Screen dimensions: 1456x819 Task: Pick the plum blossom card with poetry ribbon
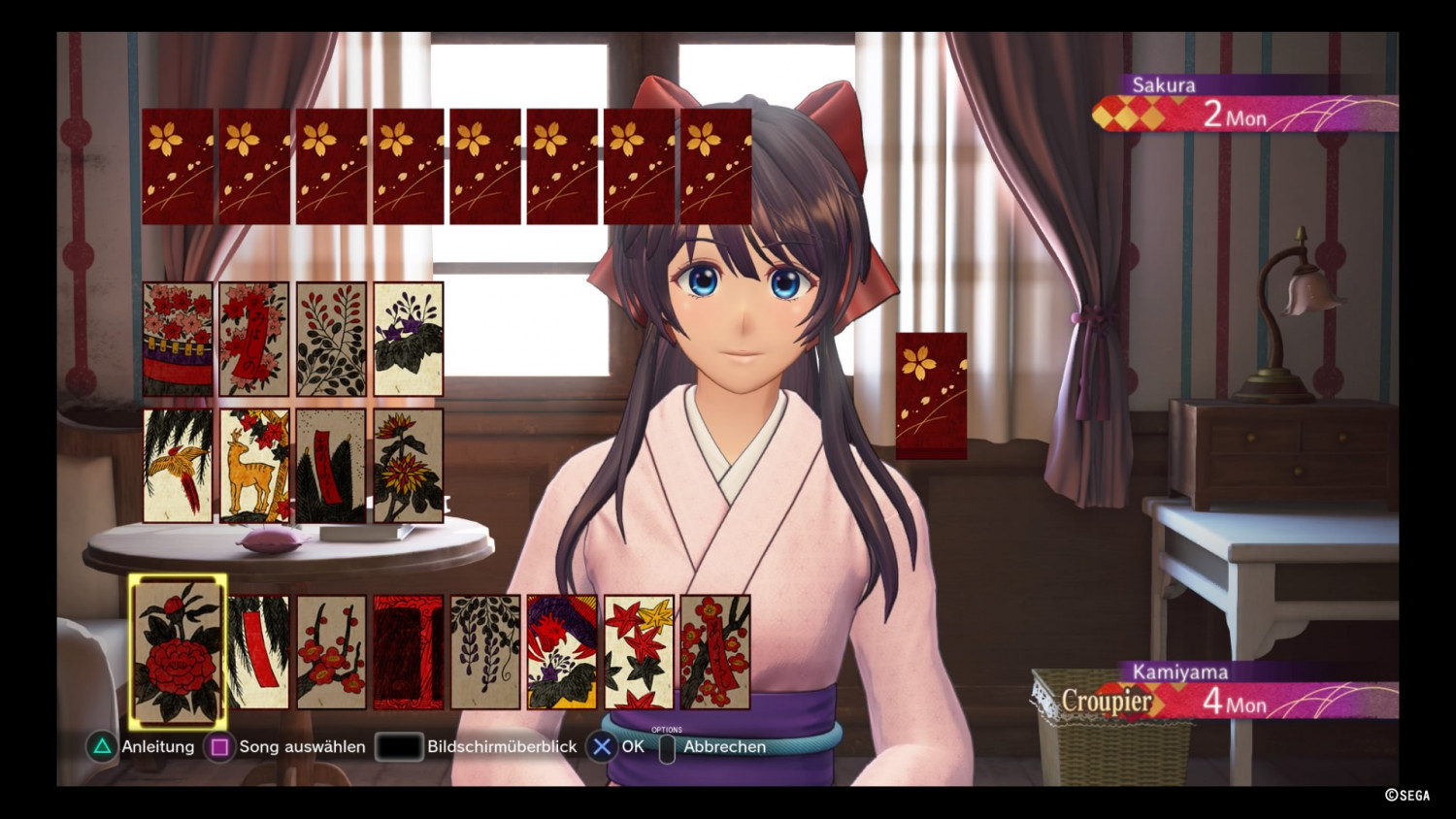coord(715,652)
